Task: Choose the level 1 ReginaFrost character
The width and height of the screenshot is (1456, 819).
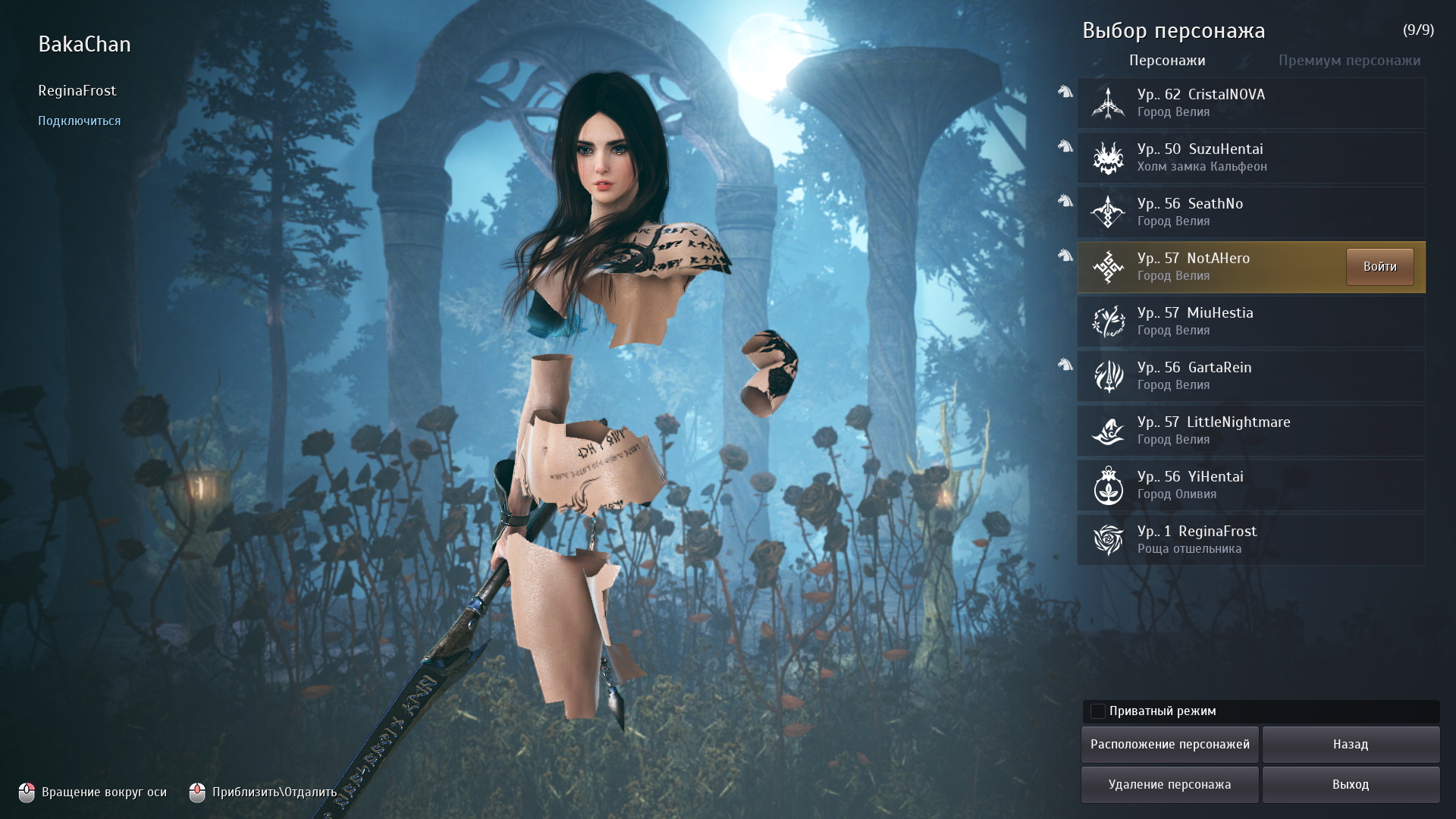Action: coord(1250,540)
